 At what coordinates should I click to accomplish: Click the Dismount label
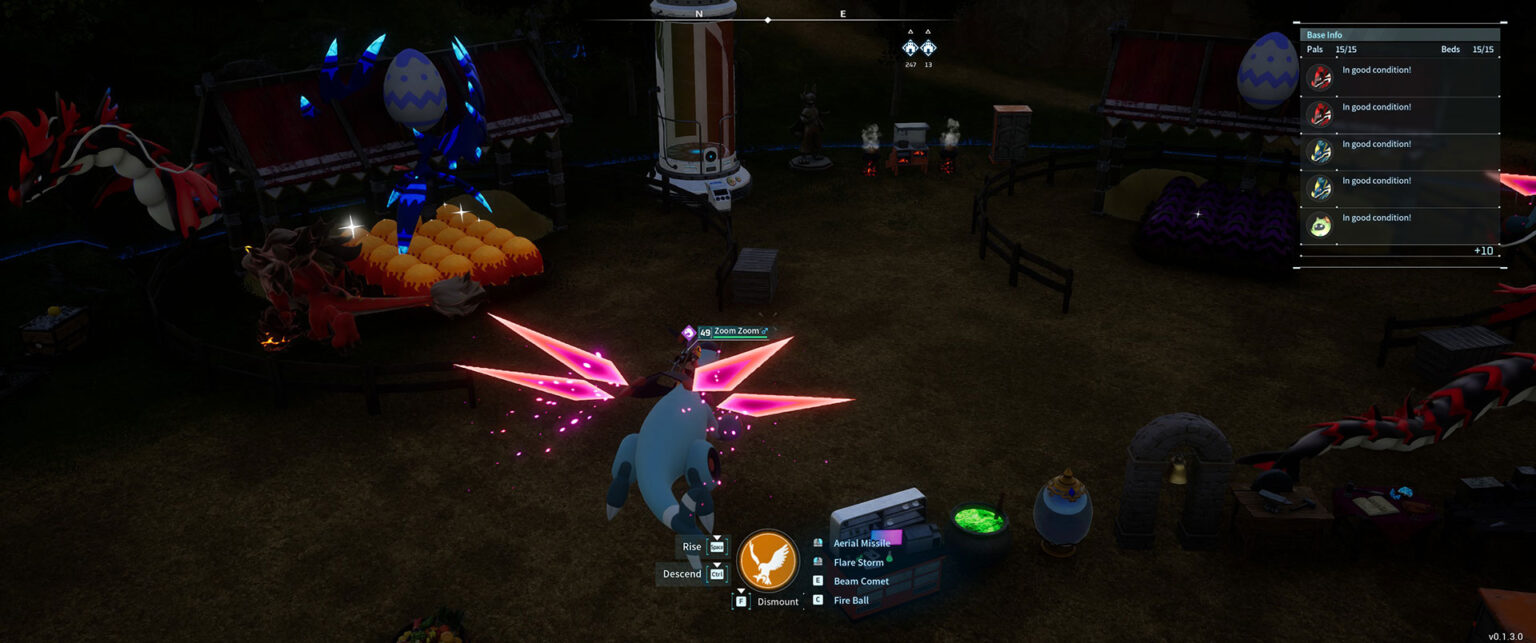[x=777, y=602]
